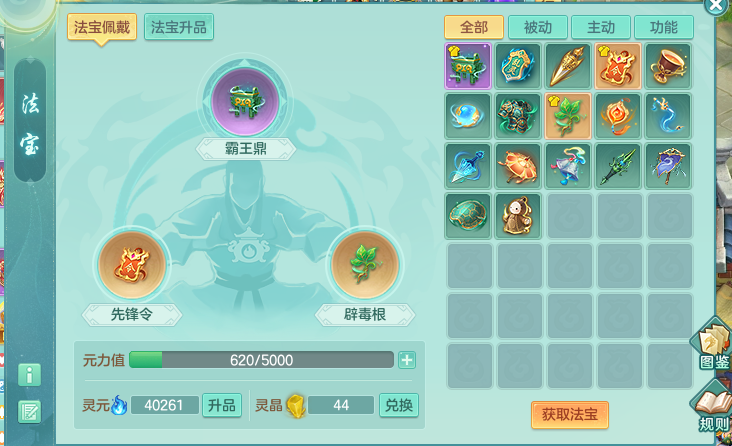Open the 获取法宝 button
Image resolution: width=732 pixels, height=446 pixels.
[569, 414]
